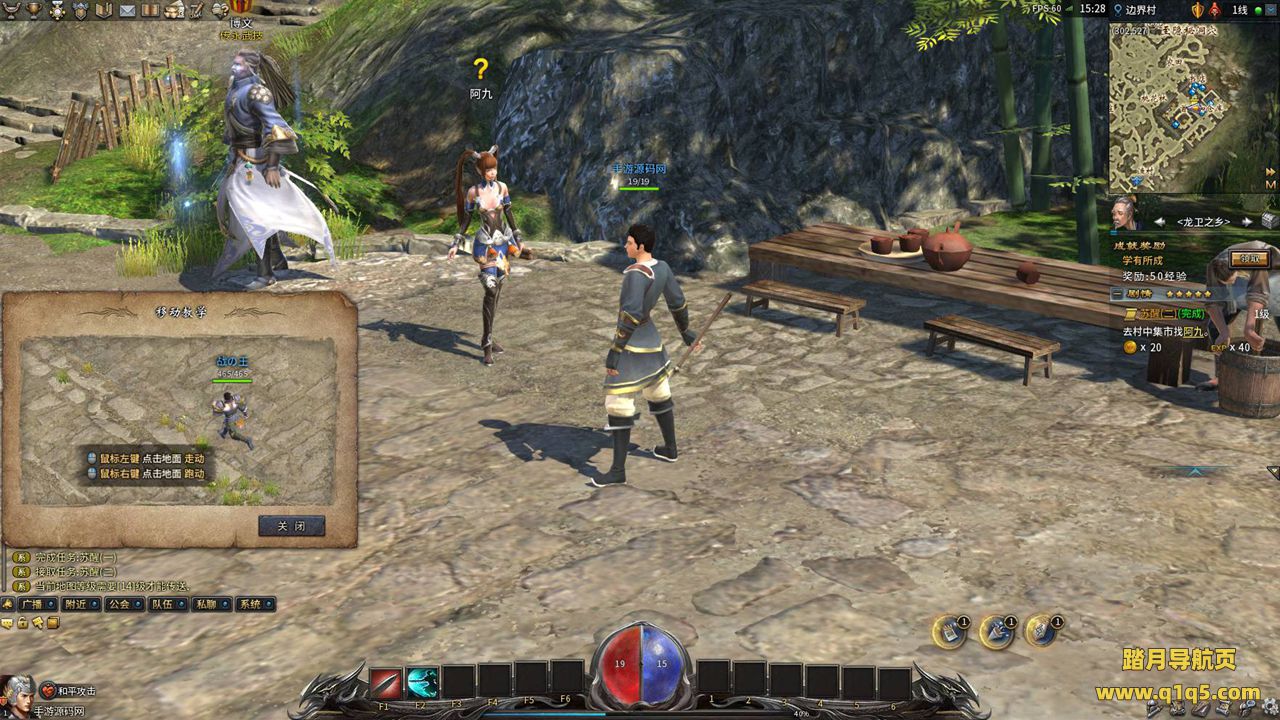Open the envelope mail icon
The height and width of the screenshot is (720, 1280).
tap(127, 10)
